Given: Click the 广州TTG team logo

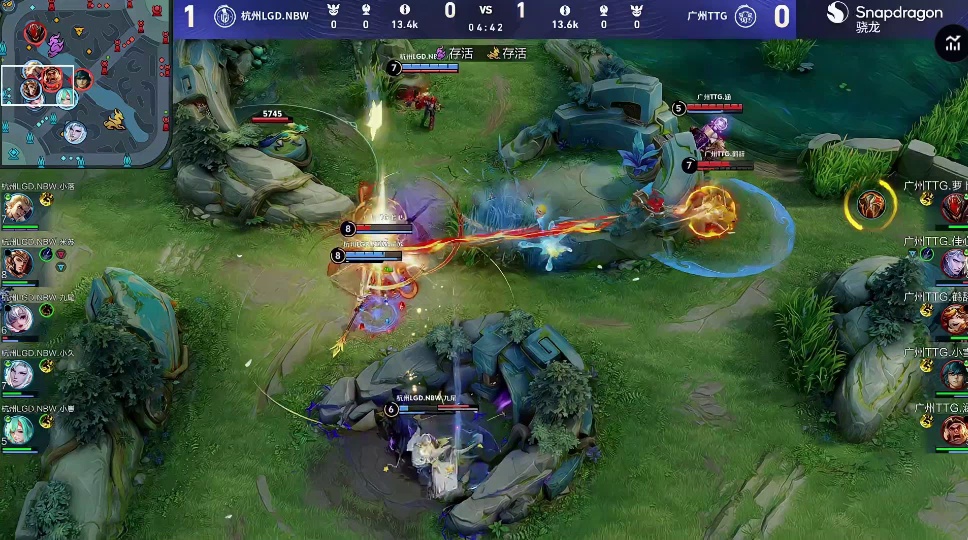Looking at the screenshot, I should tap(745, 16).
